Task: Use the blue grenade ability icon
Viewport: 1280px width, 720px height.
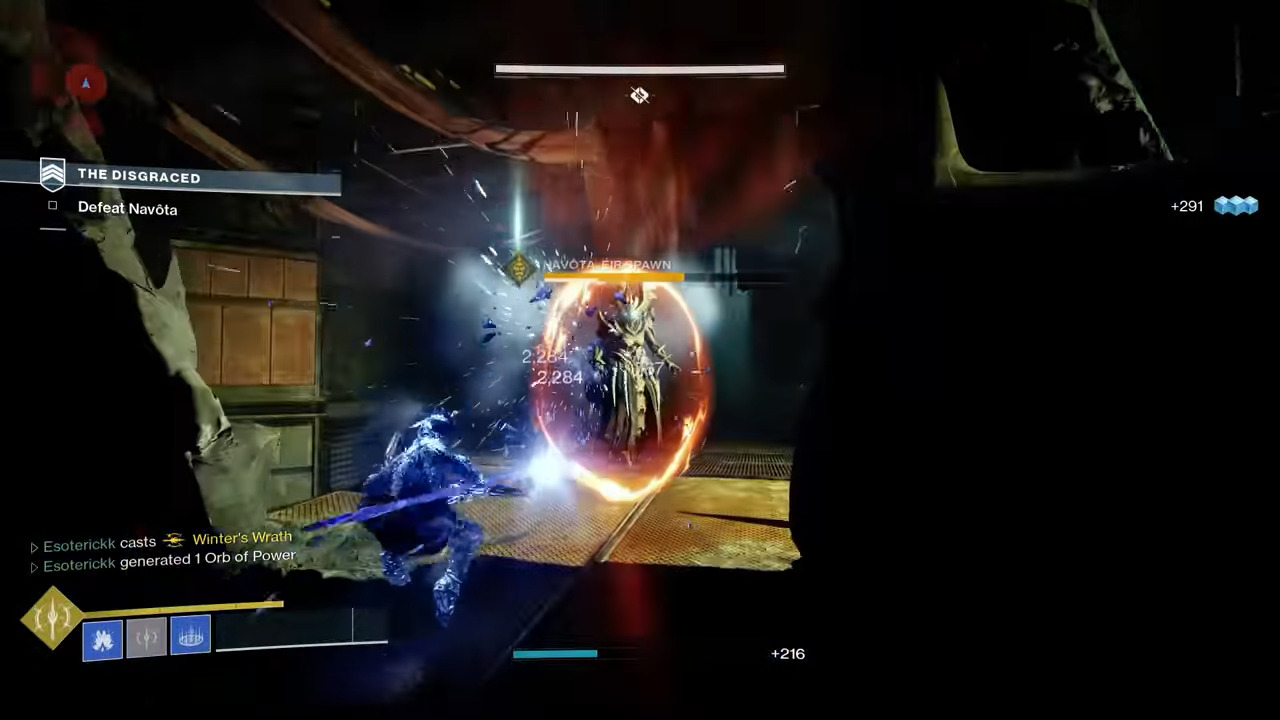Action: coord(102,640)
